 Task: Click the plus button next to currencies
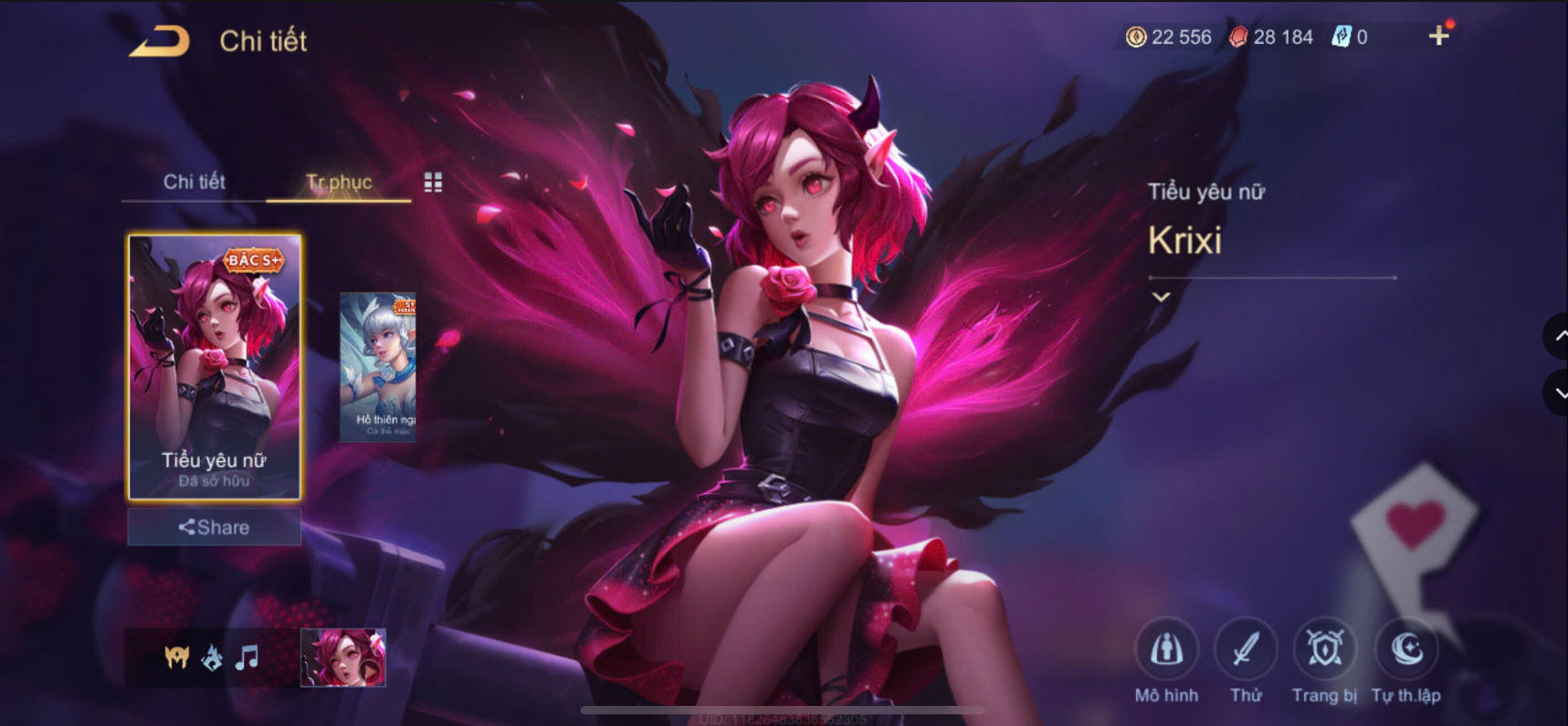1440,35
